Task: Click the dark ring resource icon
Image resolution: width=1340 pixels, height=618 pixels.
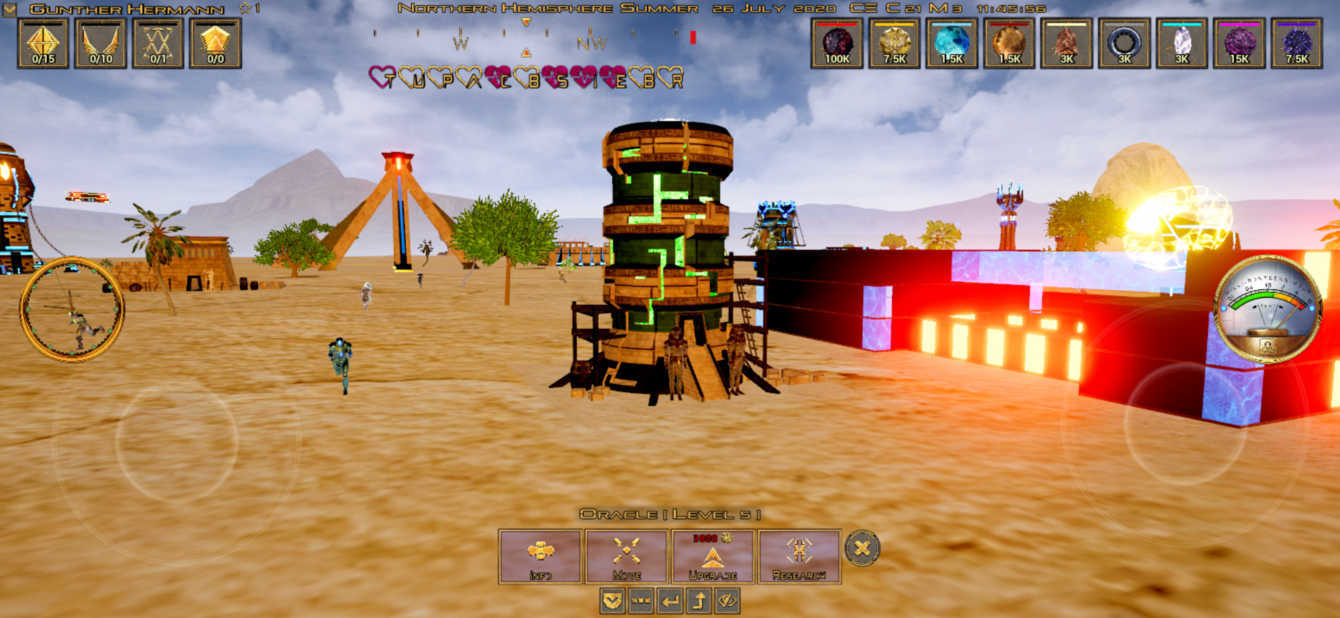Action: 1124,43
